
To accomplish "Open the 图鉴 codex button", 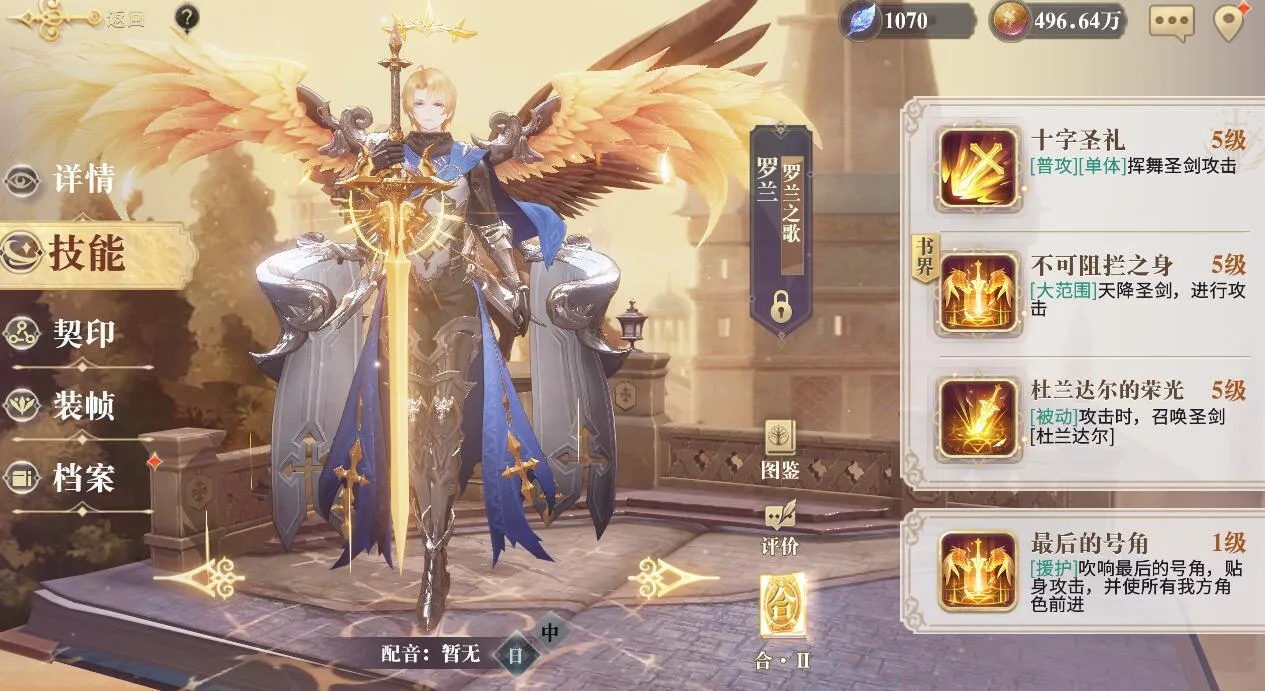I will click(x=780, y=448).
